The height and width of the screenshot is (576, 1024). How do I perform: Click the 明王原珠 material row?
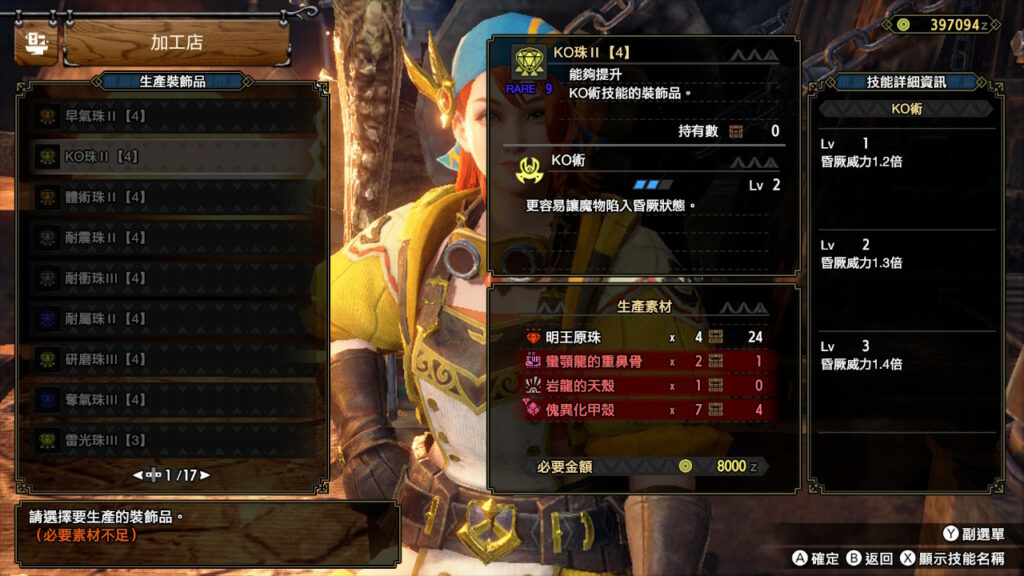(x=645, y=337)
